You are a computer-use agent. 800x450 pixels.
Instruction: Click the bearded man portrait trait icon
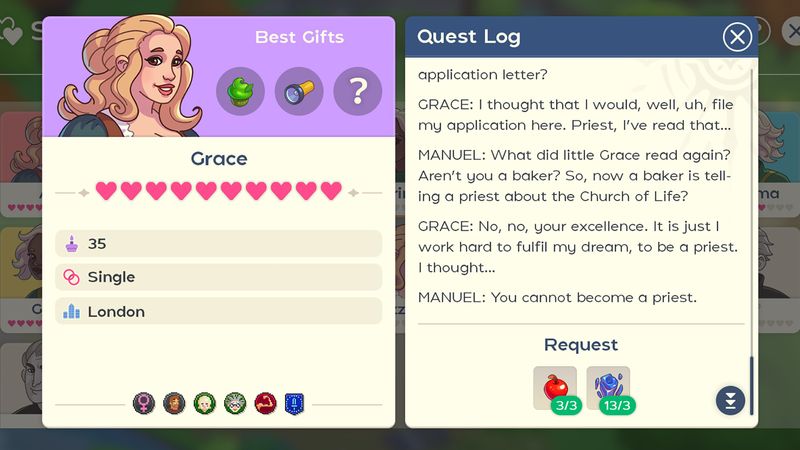pyautogui.click(x=174, y=403)
